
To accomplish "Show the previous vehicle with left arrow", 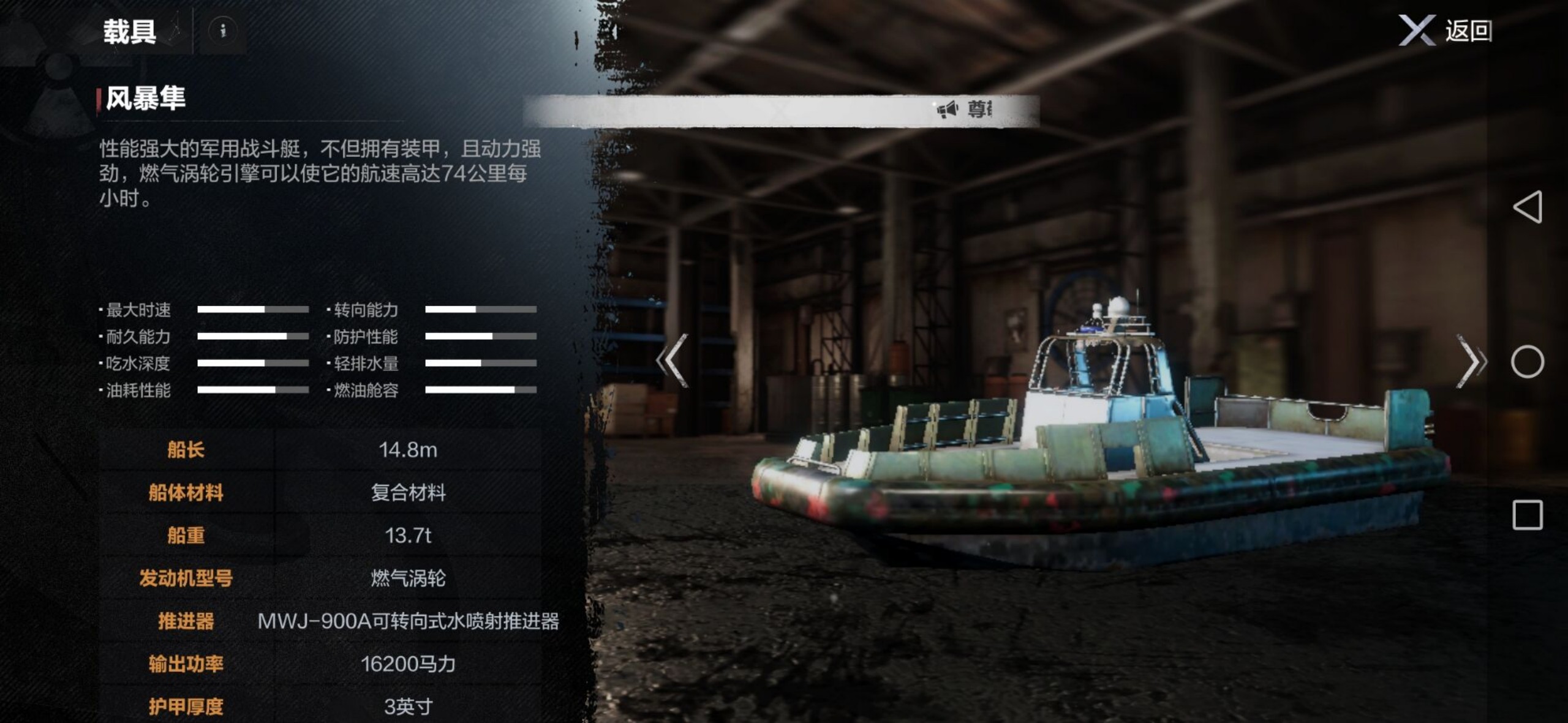I will tap(673, 361).
